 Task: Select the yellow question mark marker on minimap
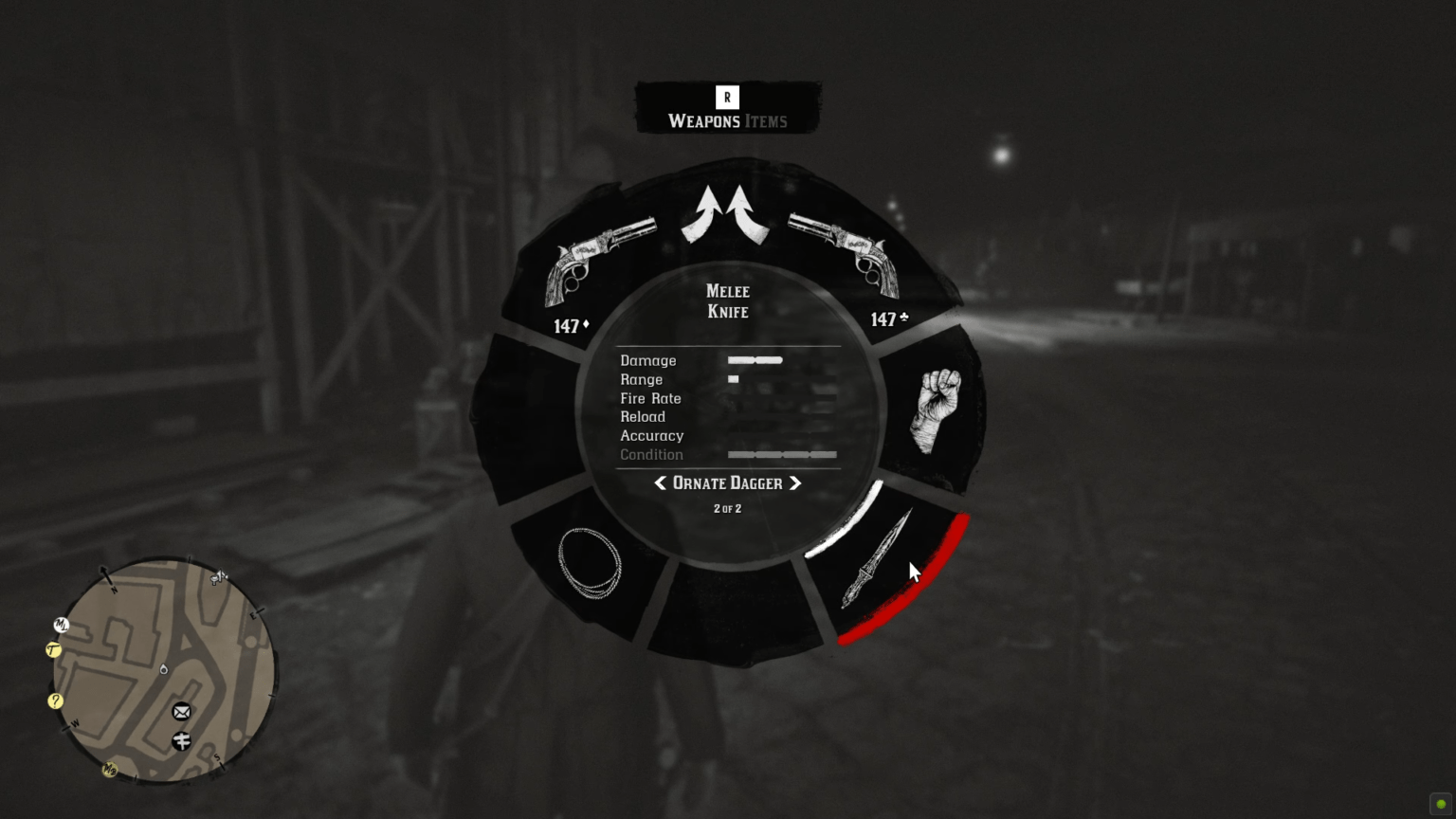click(x=54, y=701)
